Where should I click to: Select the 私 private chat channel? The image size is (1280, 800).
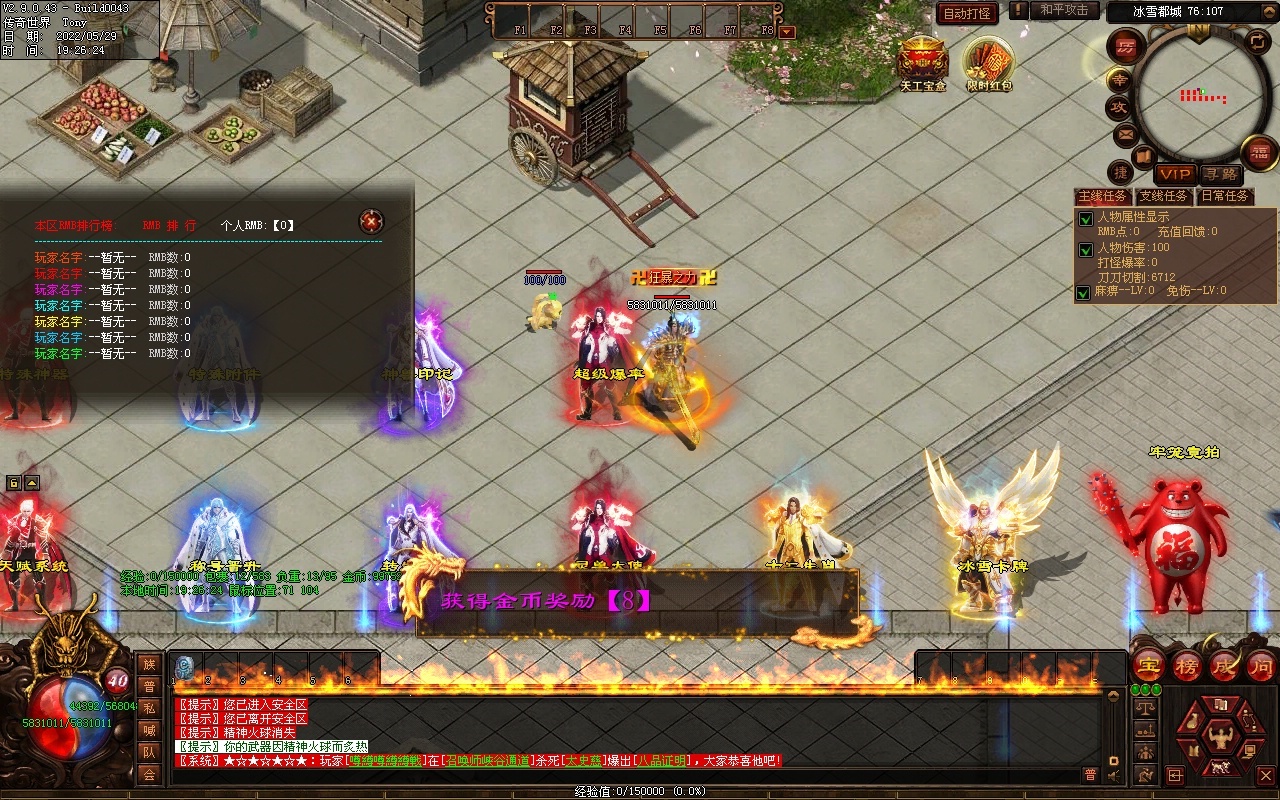(x=149, y=708)
